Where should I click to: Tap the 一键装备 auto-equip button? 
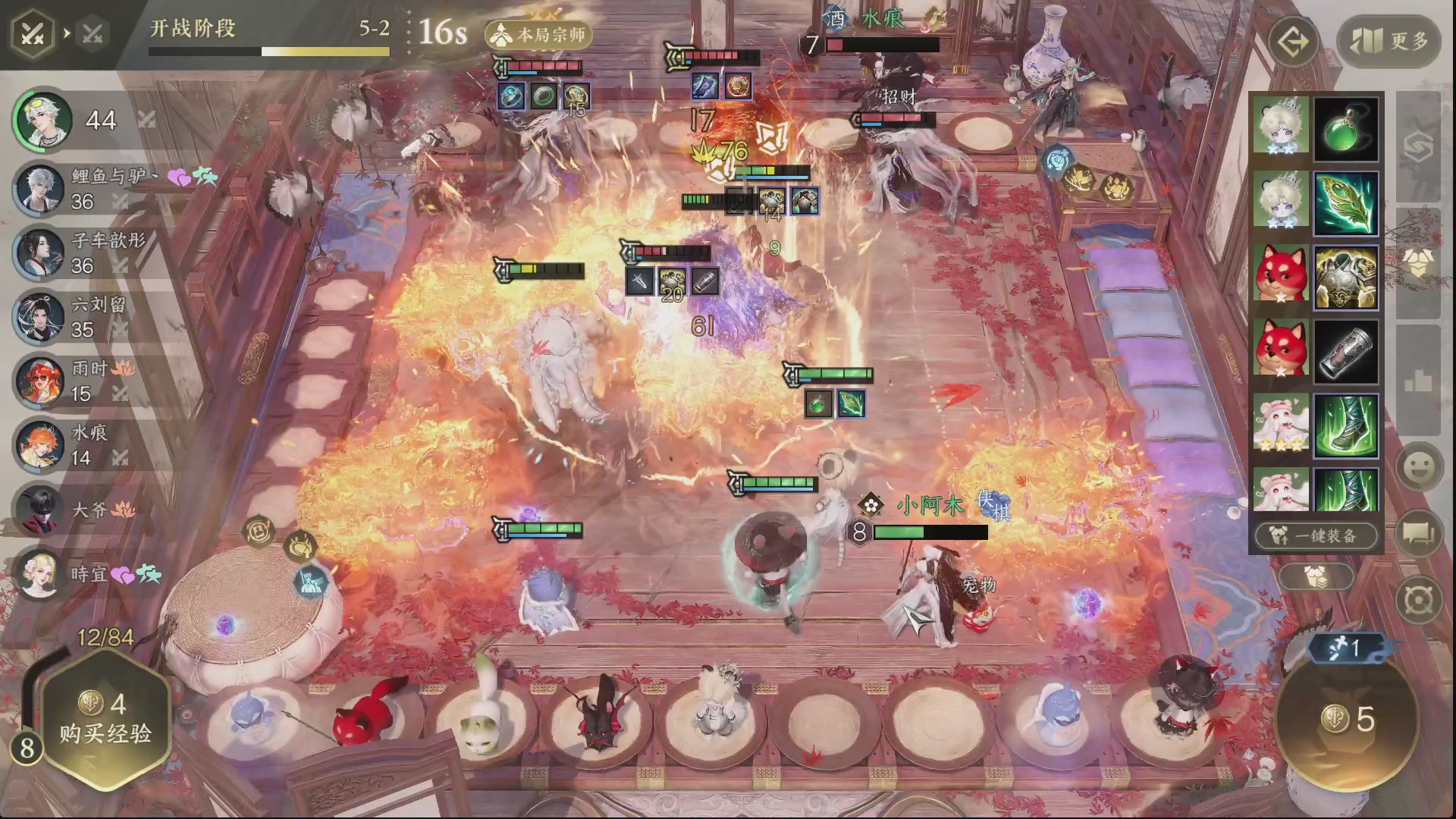(x=1316, y=535)
